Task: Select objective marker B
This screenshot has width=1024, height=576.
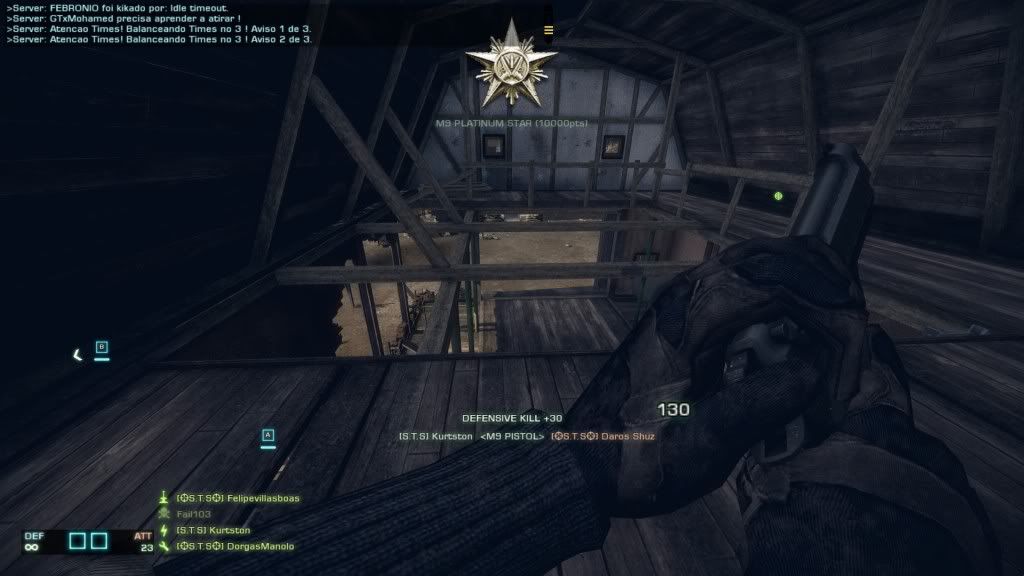Action: point(101,348)
